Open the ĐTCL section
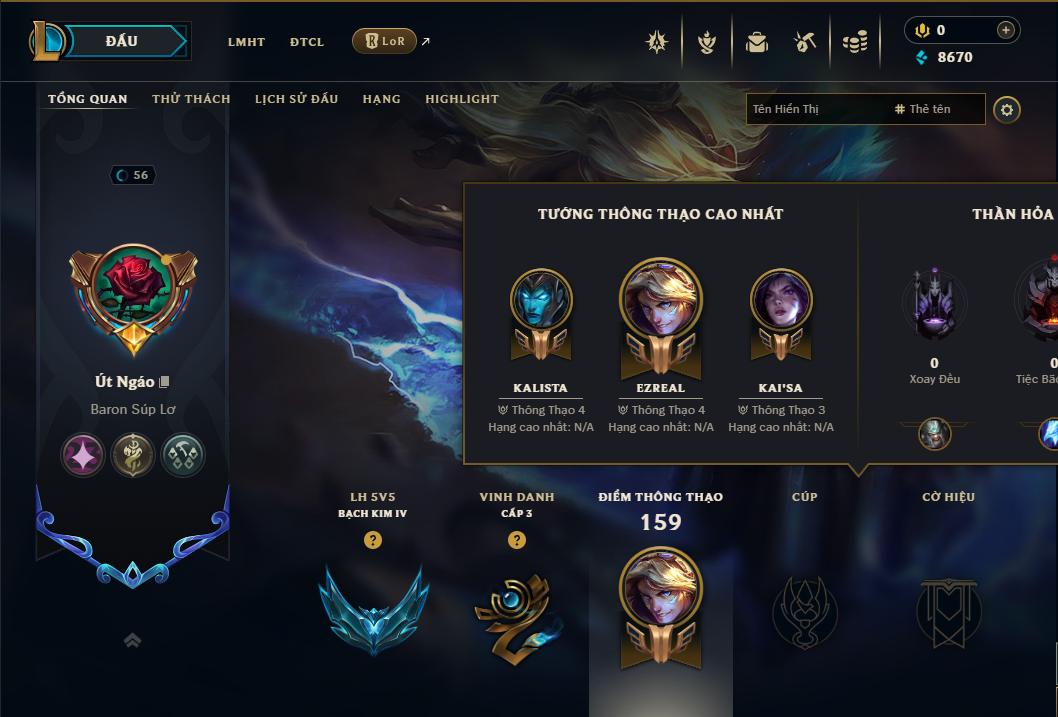The width and height of the screenshot is (1058, 717). pos(307,42)
